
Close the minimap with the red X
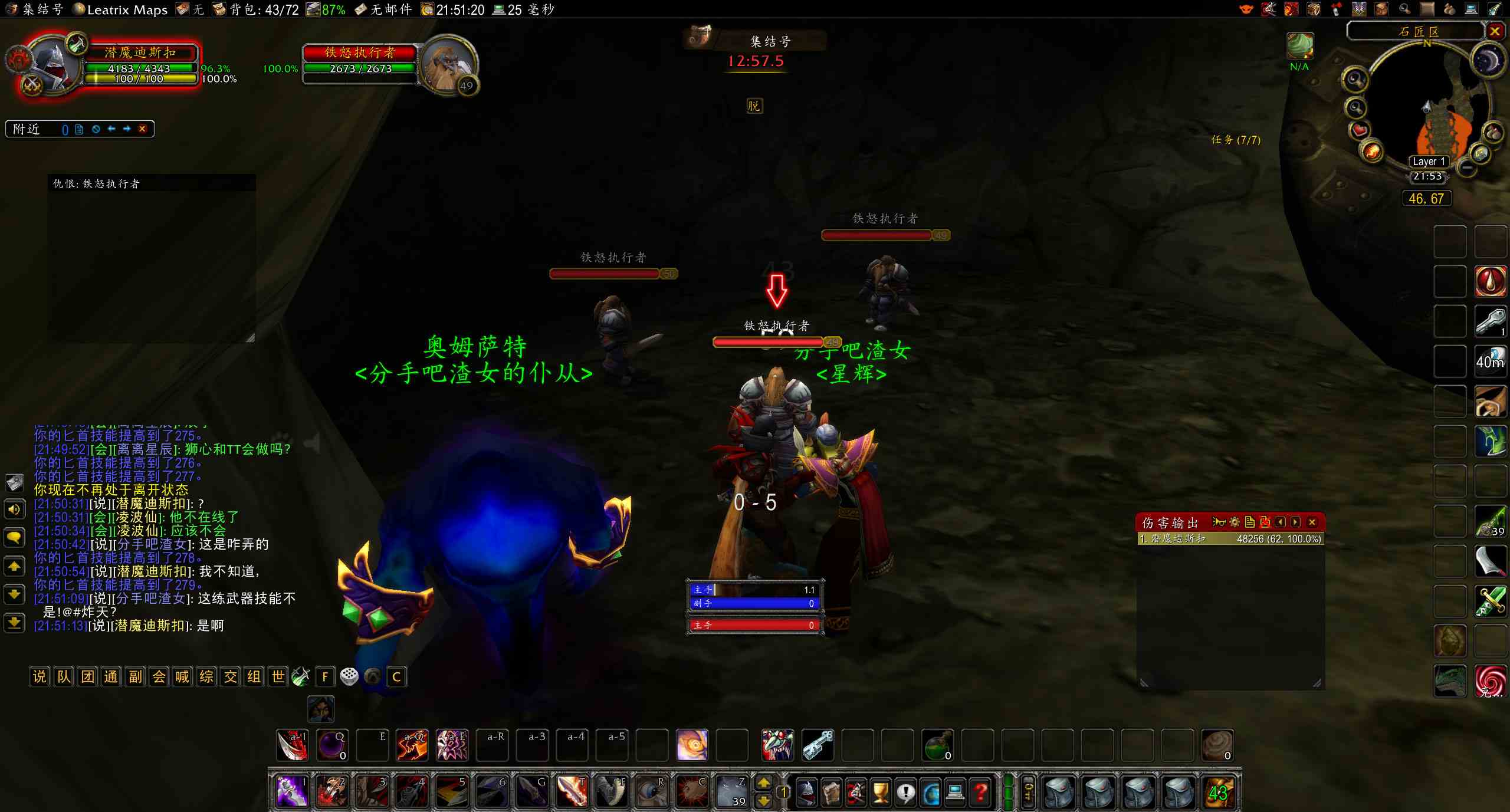coord(1494,31)
